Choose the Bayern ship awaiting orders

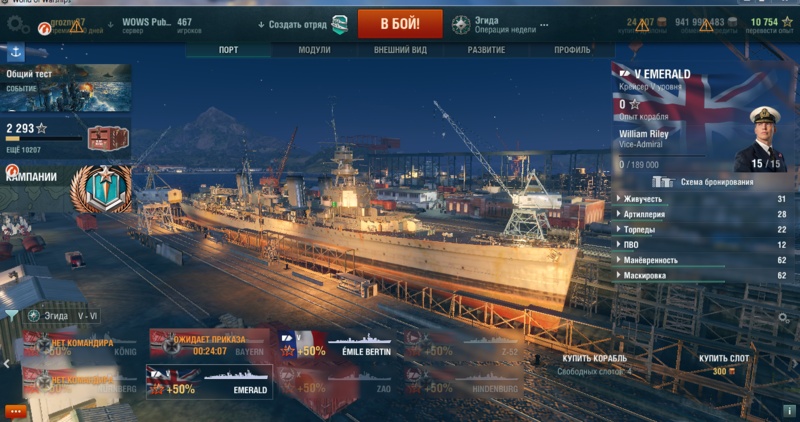point(209,343)
